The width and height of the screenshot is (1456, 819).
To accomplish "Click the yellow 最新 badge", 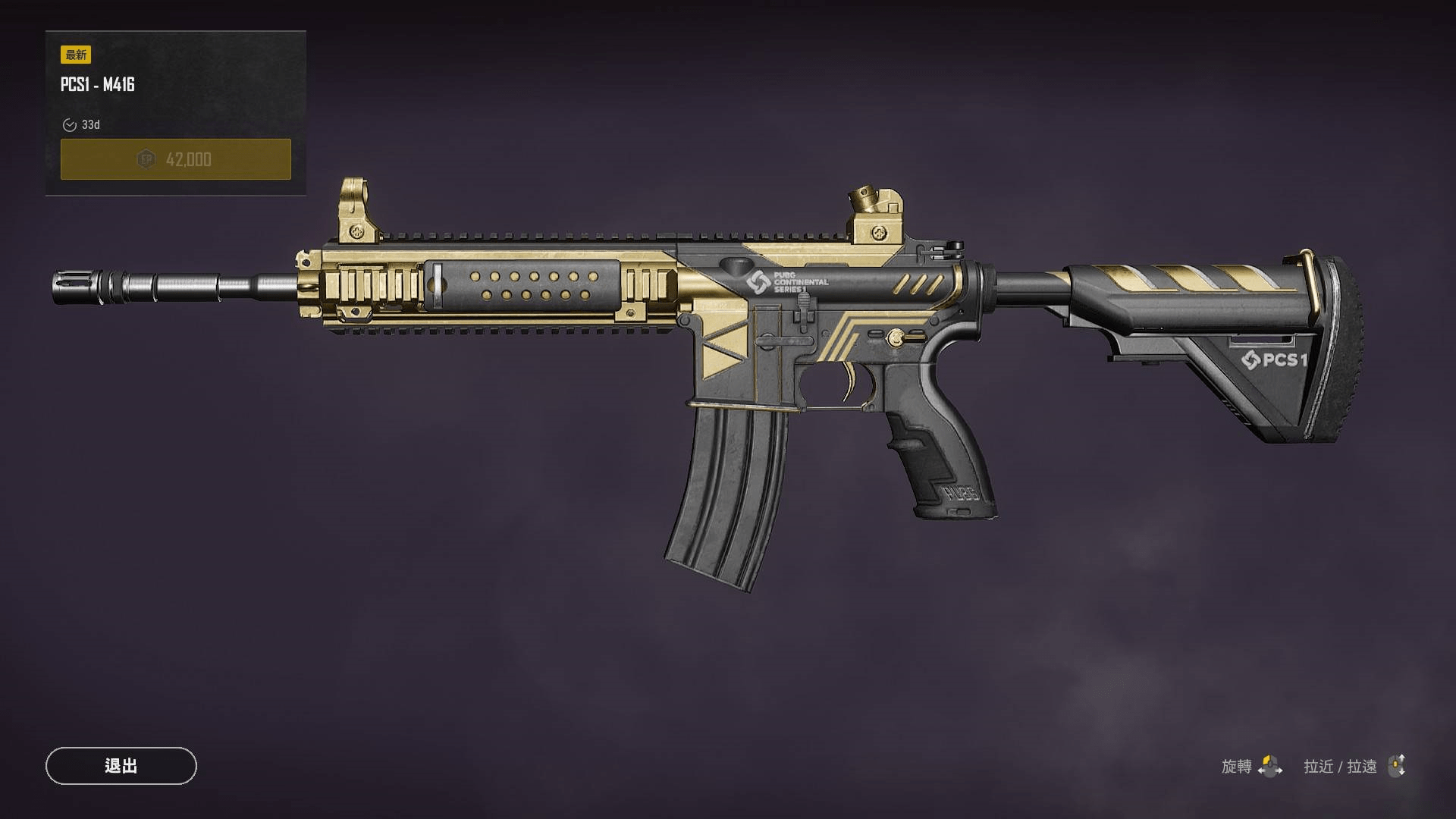I will click(x=74, y=55).
